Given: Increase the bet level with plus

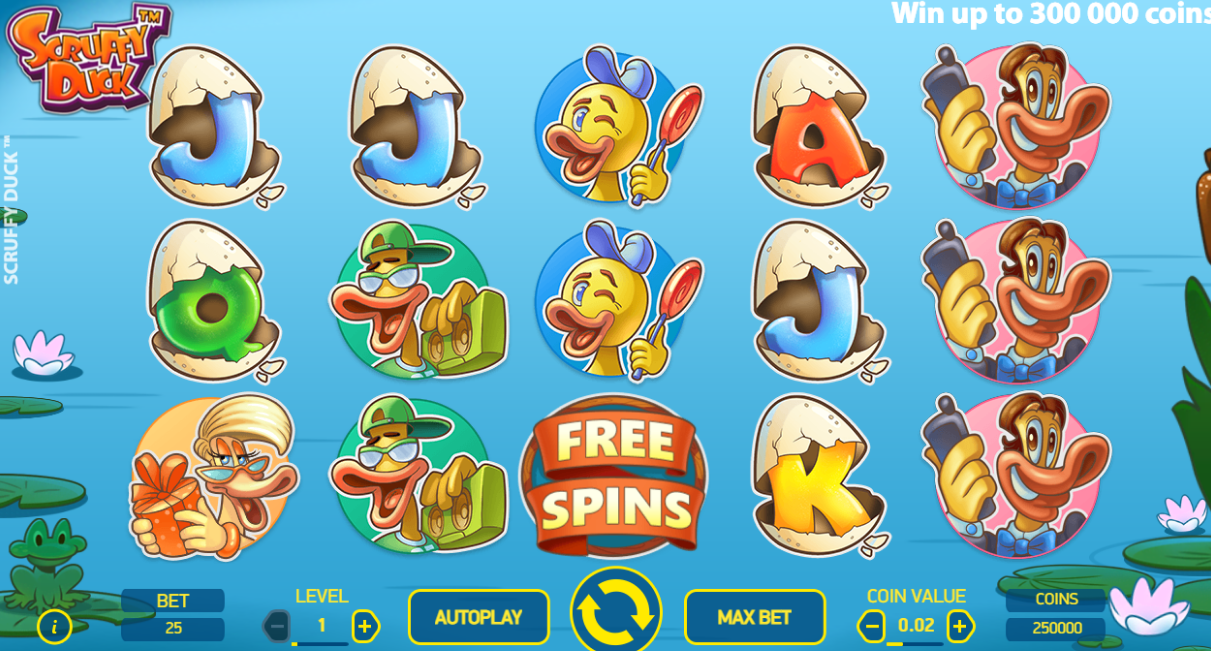Looking at the screenshot, I should tap(365, 626).
